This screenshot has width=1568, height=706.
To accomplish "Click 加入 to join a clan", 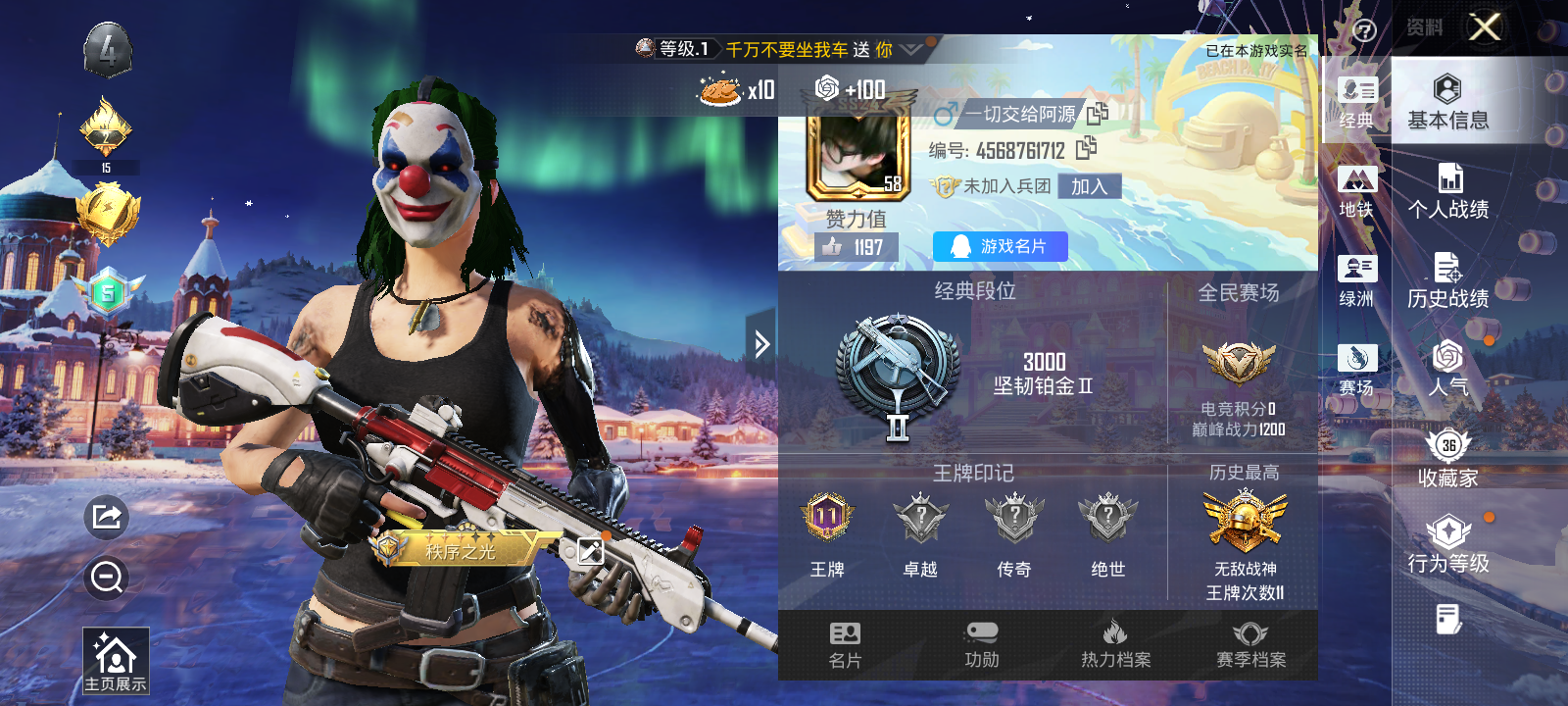I will [1089, 186].
